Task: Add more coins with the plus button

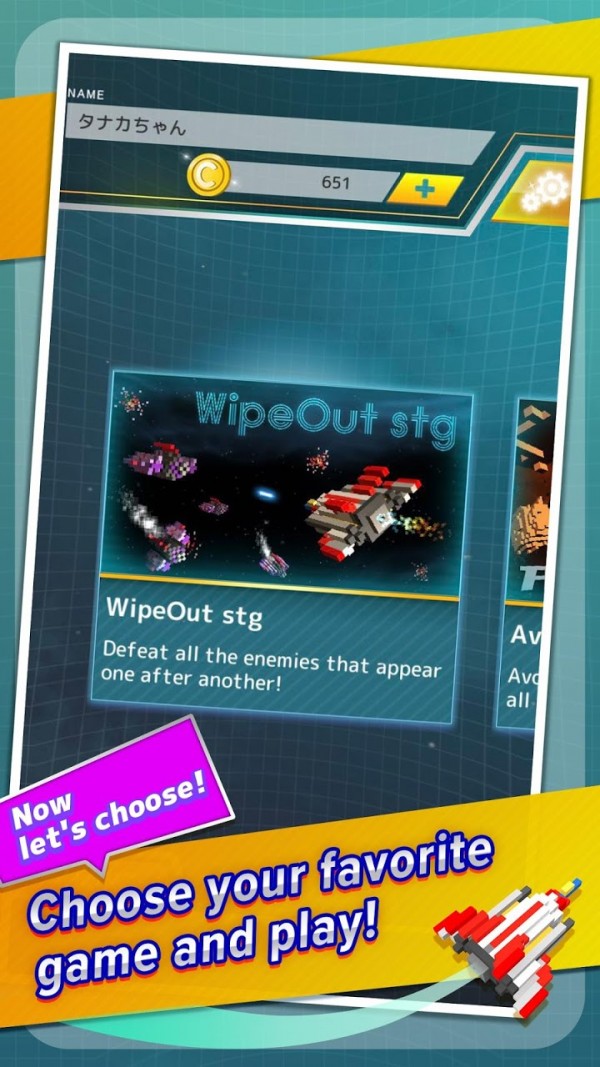Action: pos(425,188)
